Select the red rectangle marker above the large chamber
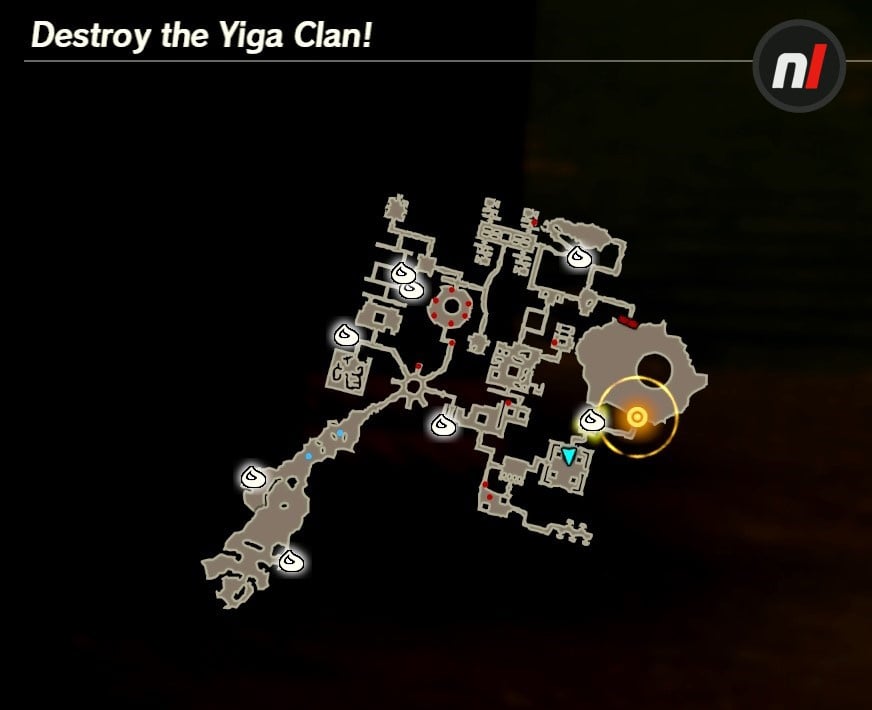 tap(628, 321)
